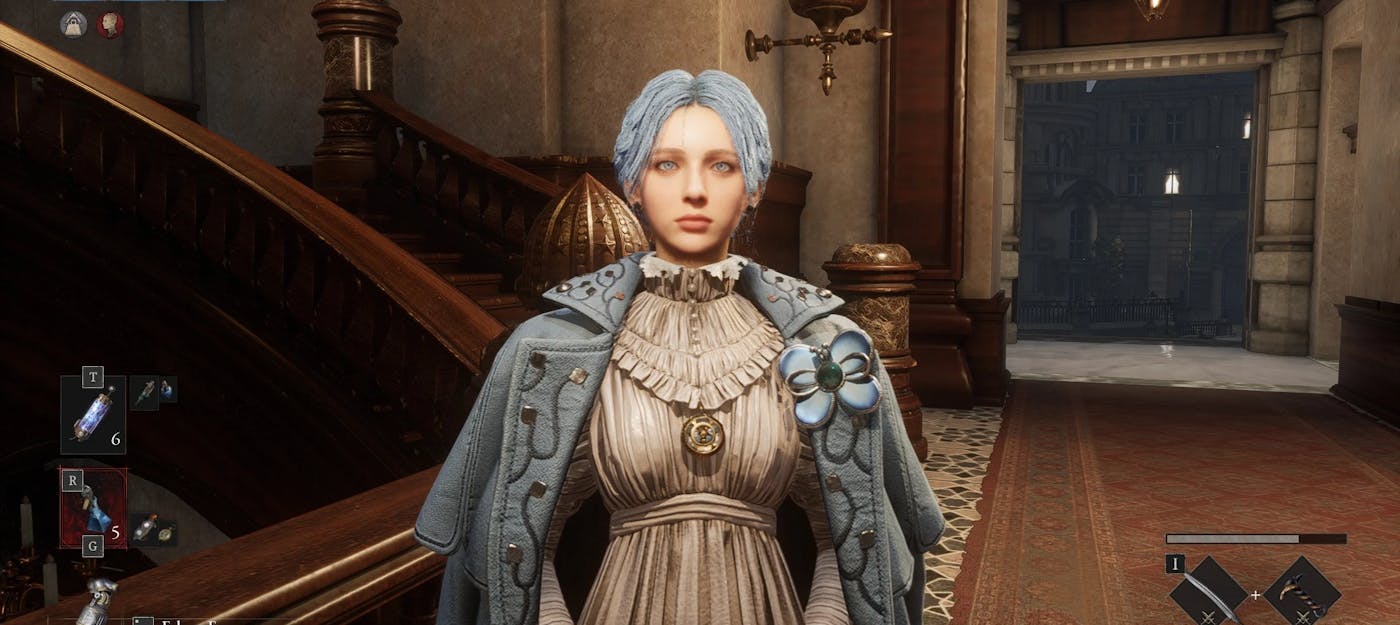Viewport: 1400px width, 625px height.
Task: Click the grey weight status icon
Action: (x=74, y=24)
